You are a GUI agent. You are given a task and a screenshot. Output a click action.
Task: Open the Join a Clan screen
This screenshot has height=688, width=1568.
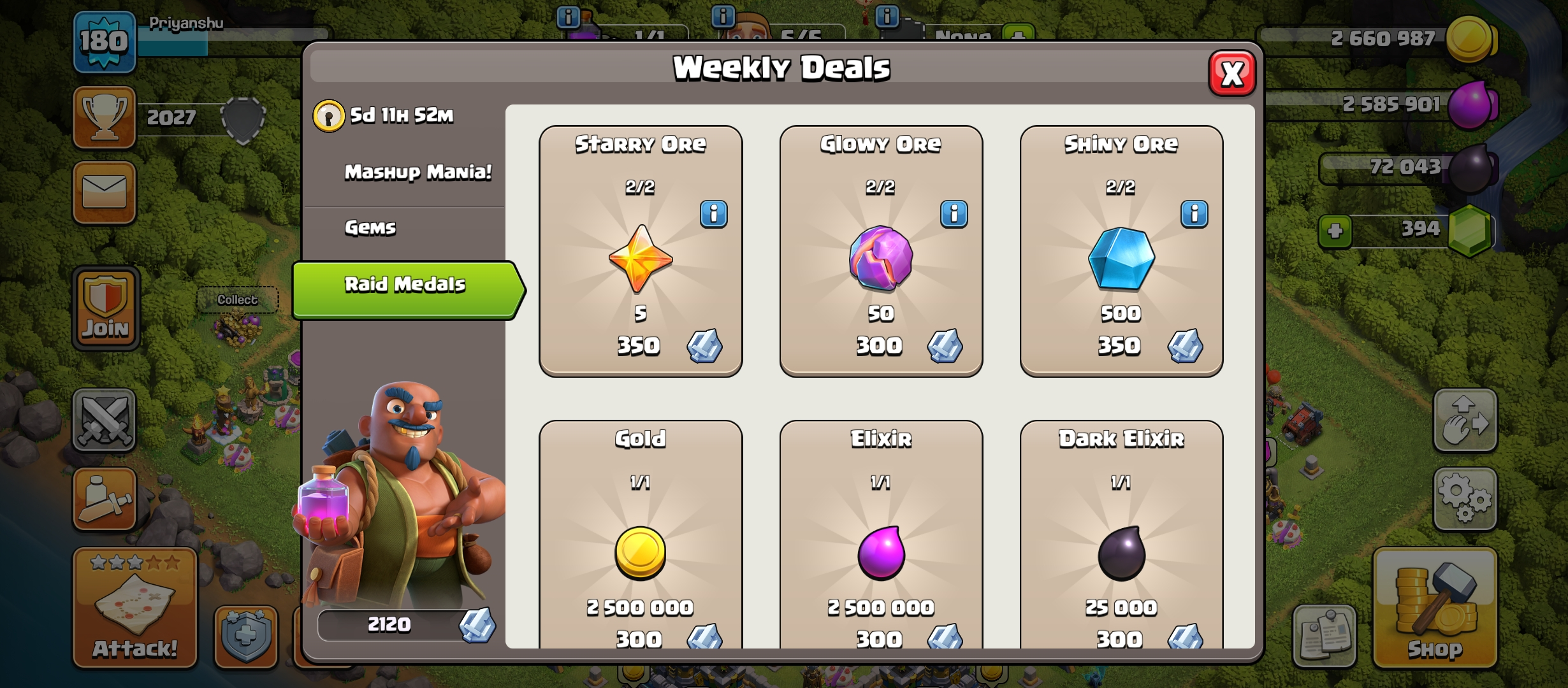click(x=104, y=309)
